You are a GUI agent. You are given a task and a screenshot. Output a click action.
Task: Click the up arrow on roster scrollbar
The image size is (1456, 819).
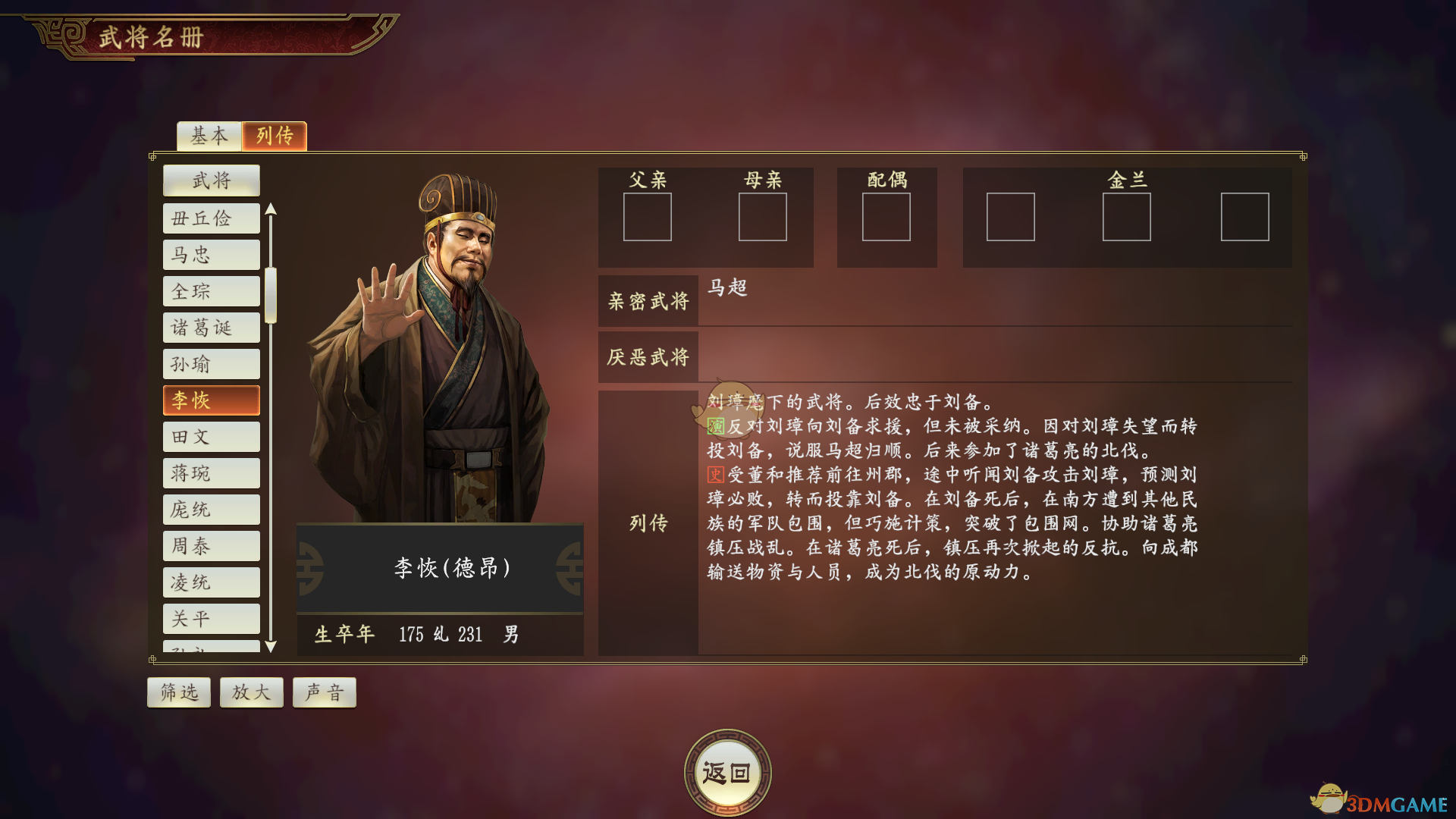click(272, 207)
